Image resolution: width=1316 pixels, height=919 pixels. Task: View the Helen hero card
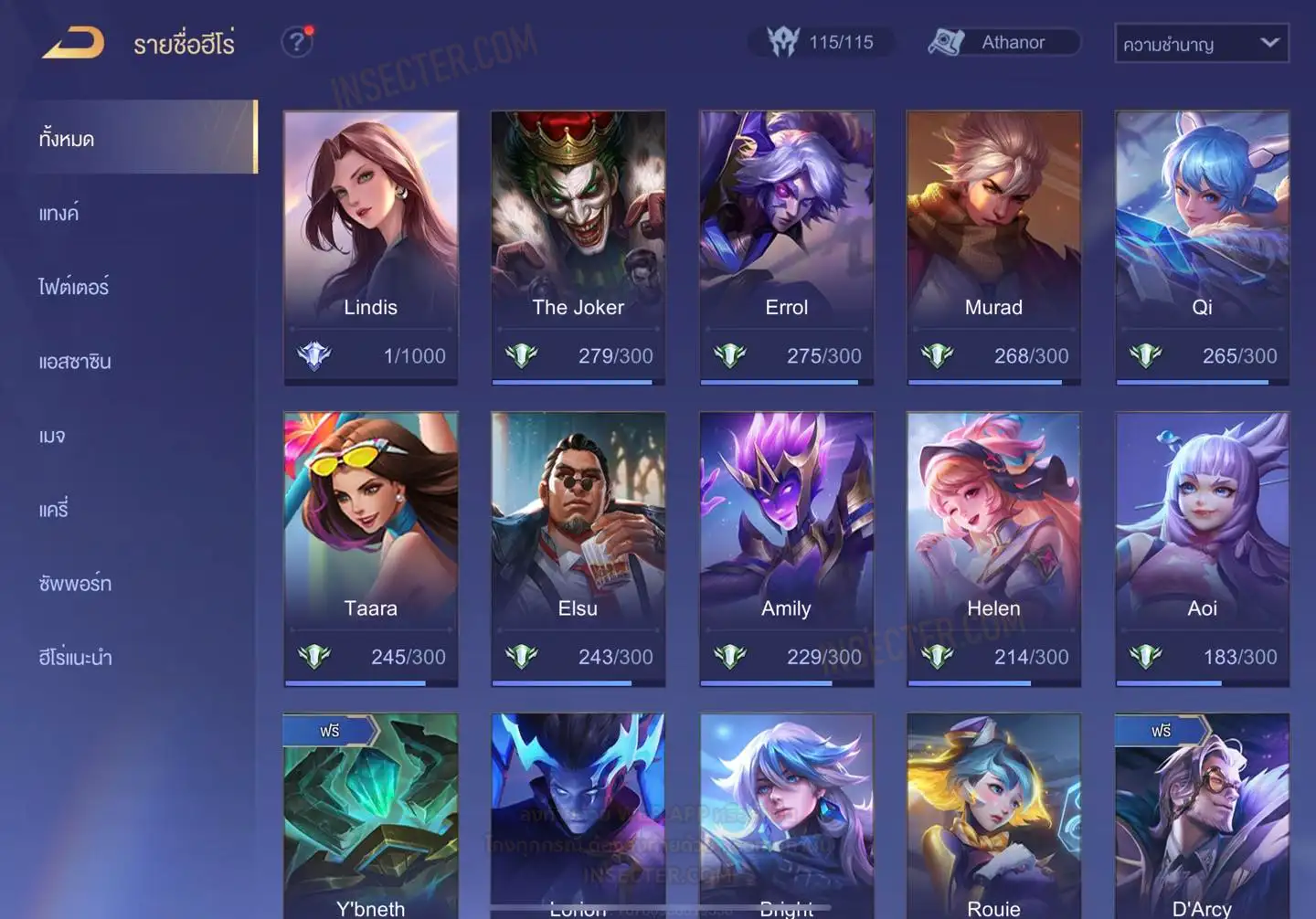(993, 548)
